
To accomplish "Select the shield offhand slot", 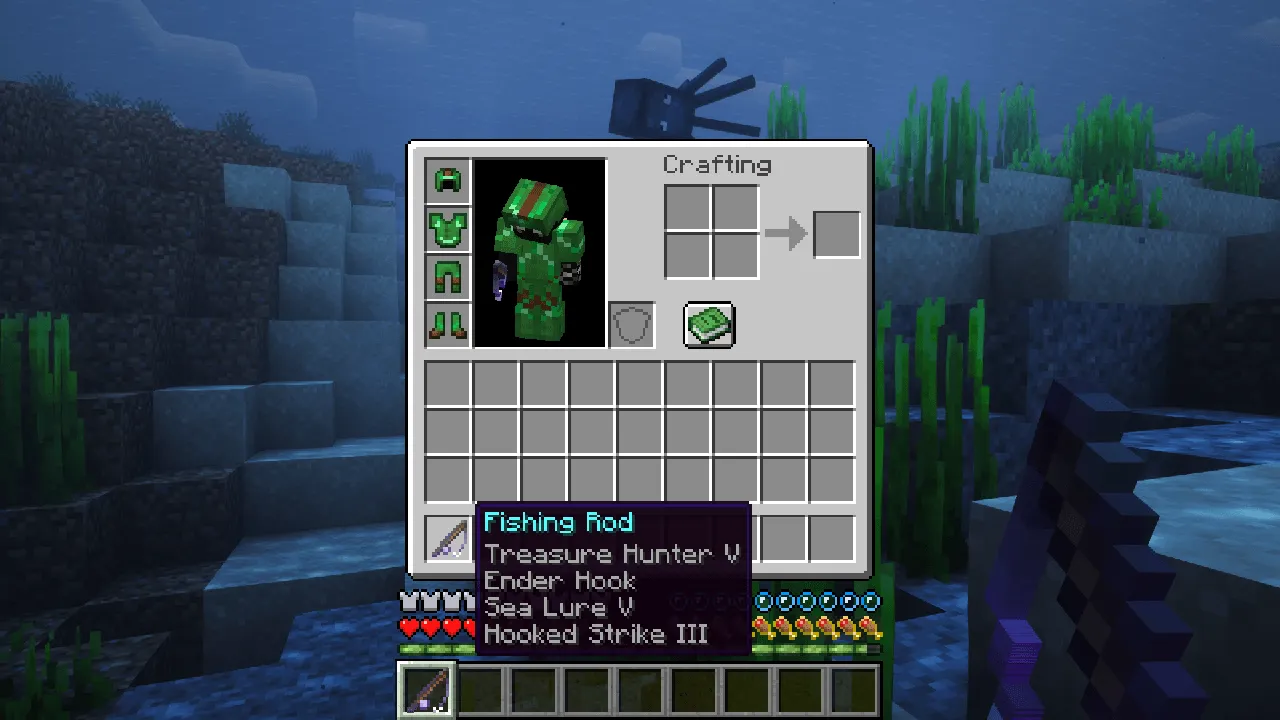I will (x=631, y=324).
